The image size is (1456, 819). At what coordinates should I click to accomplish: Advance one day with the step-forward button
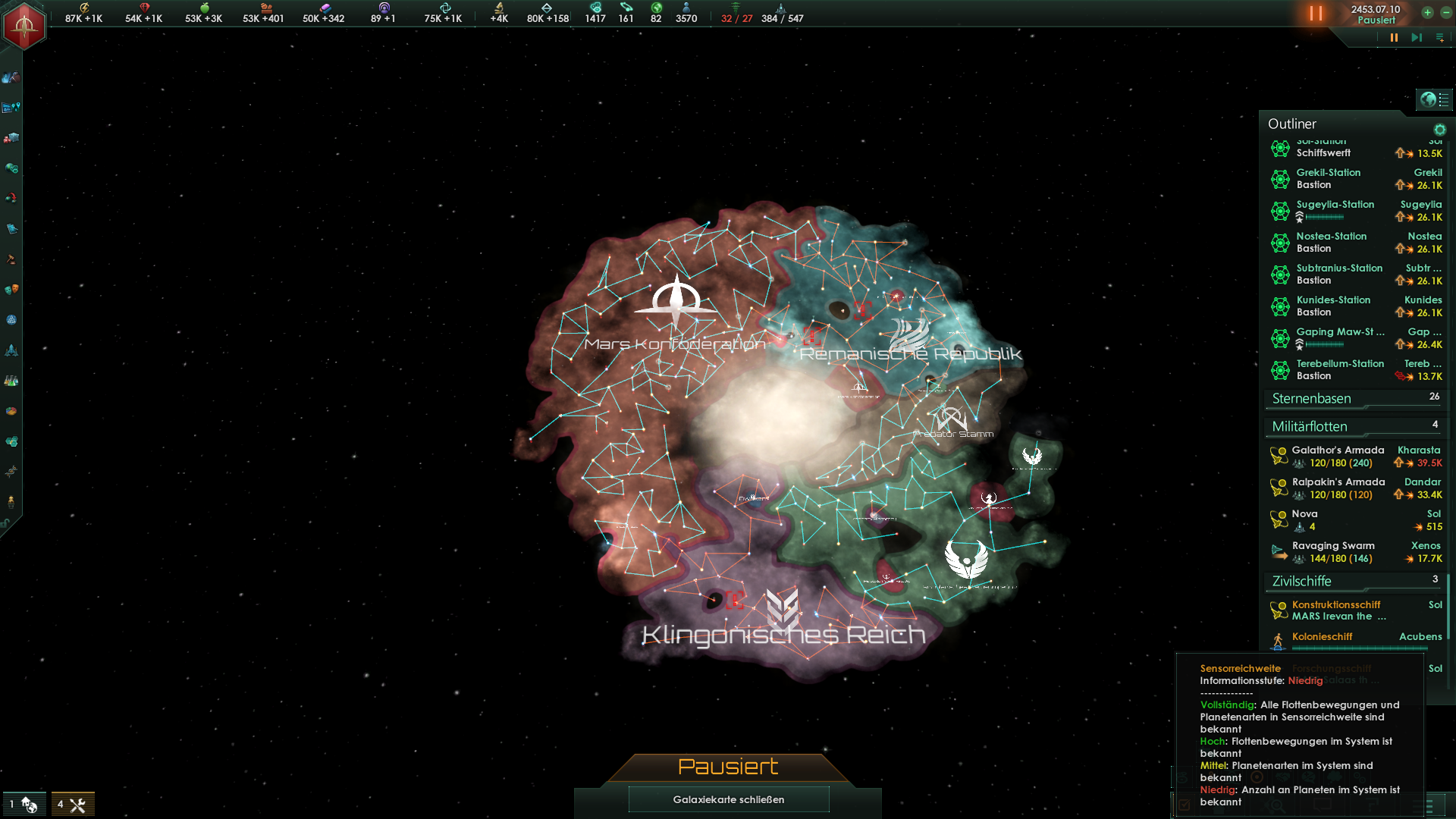1416,37
